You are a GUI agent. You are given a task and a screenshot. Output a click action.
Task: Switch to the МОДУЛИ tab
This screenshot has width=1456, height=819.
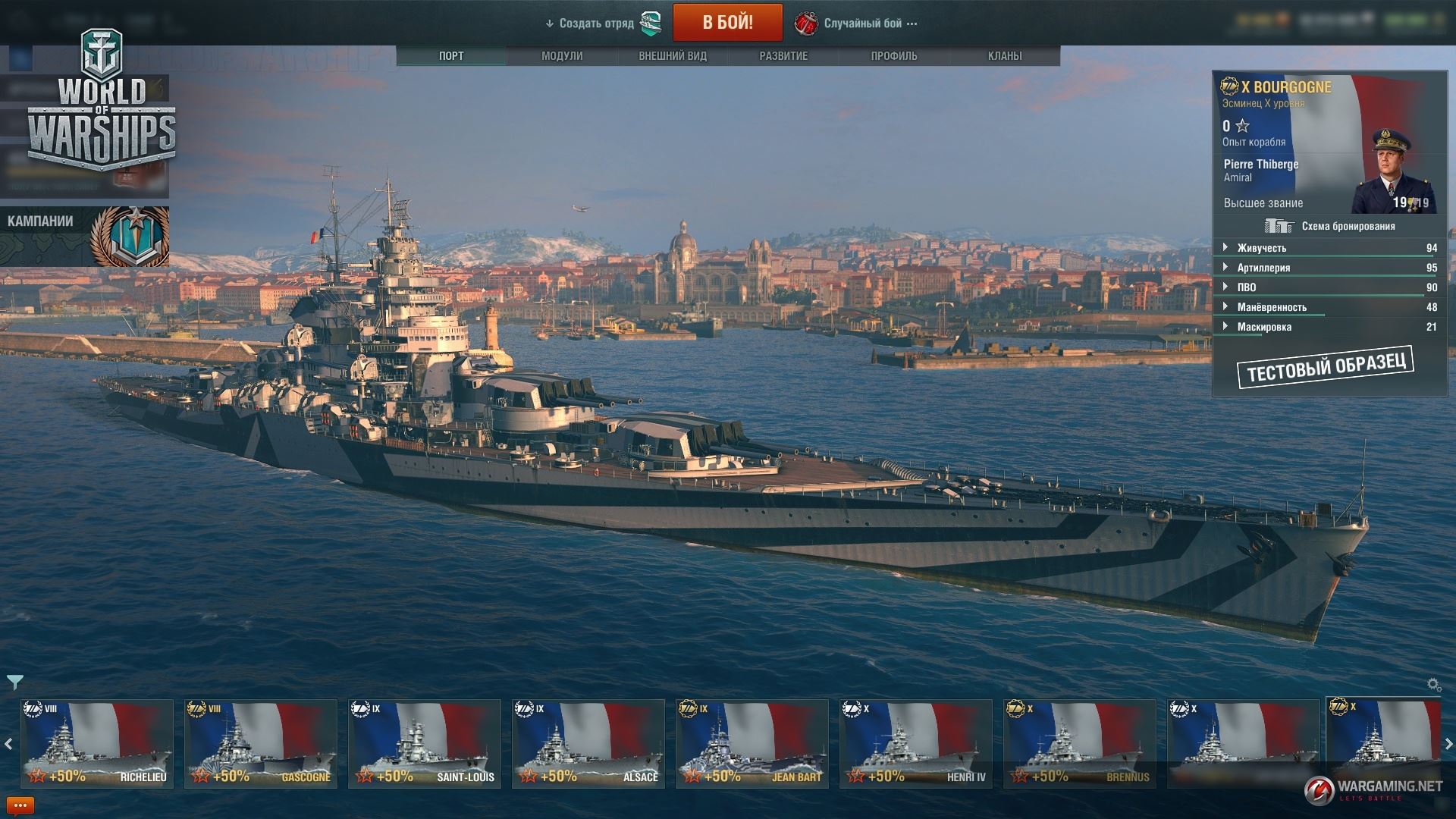click(x=562, y=56)
